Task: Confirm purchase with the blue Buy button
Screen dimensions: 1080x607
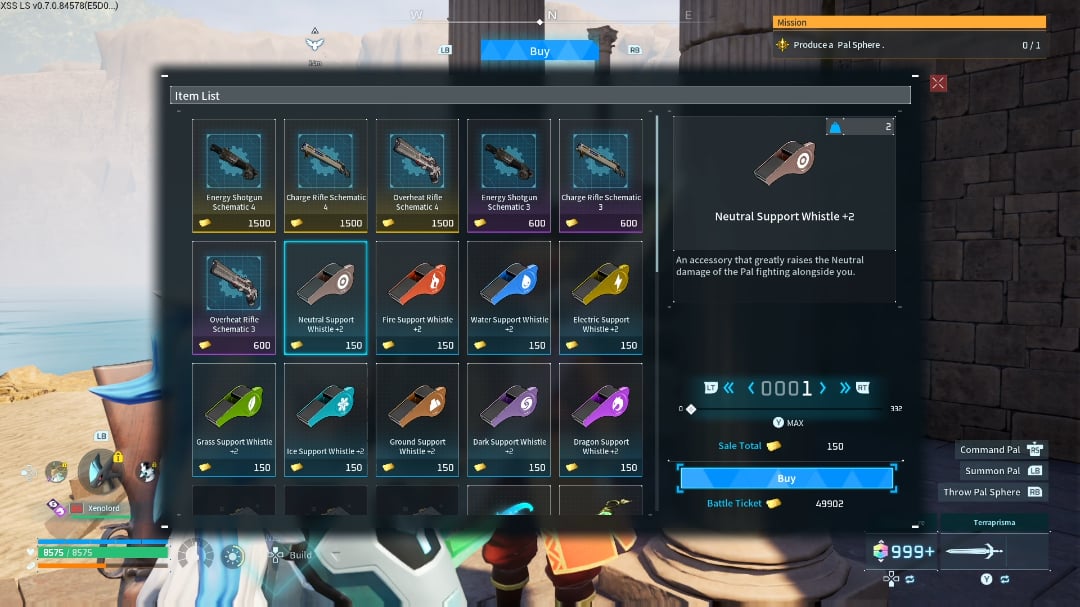Action: [786, 478]
